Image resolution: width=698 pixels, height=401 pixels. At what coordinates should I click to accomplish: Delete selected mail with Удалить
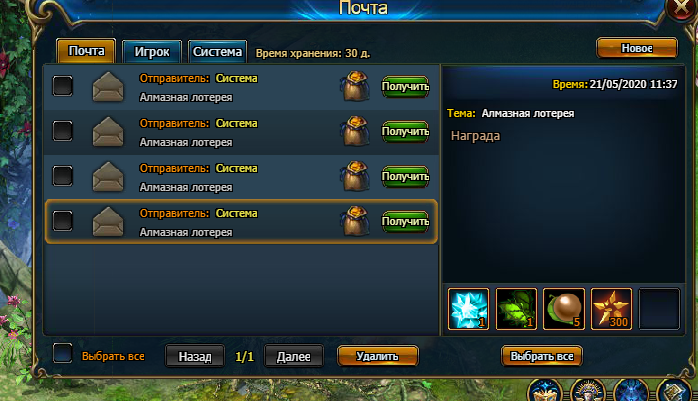click(377, 355)
